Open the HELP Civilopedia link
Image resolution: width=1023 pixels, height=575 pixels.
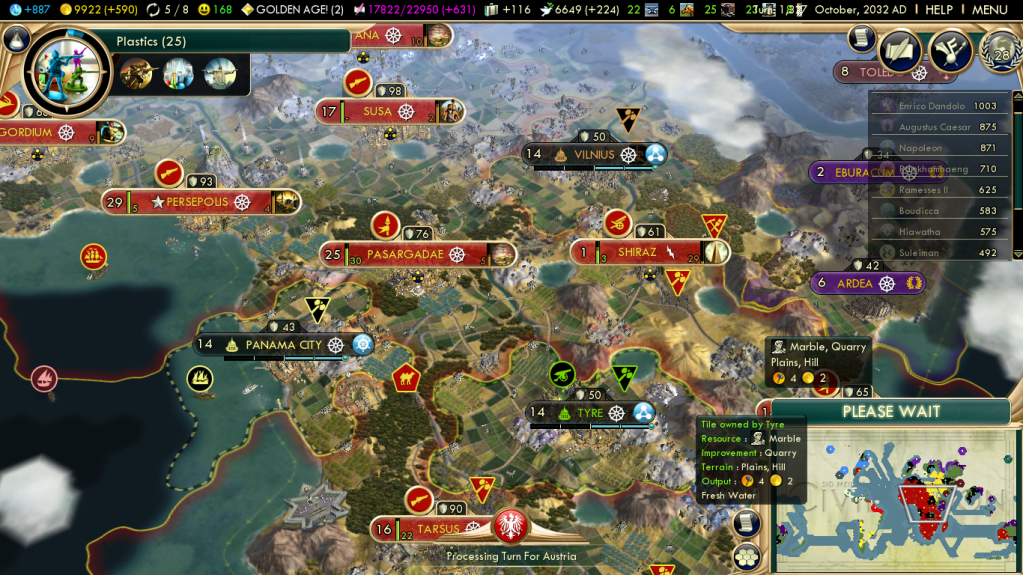939,10
